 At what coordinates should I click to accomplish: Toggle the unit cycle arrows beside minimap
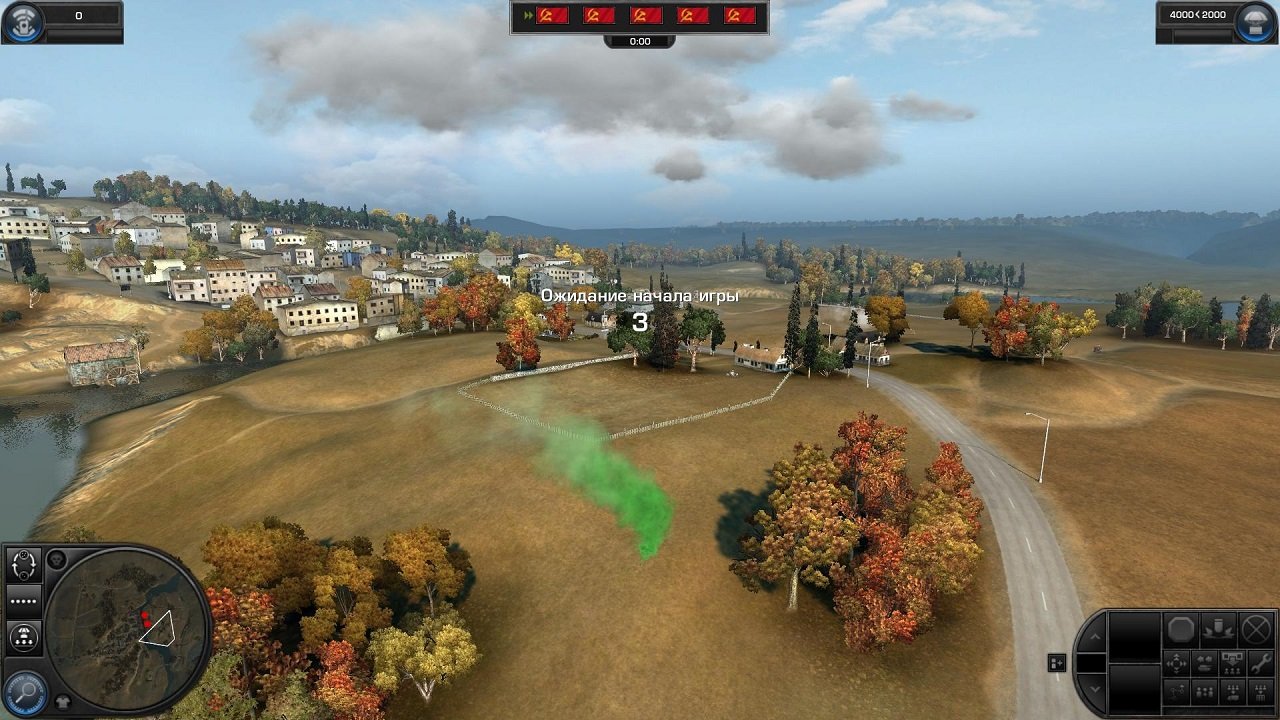point(24,564)
